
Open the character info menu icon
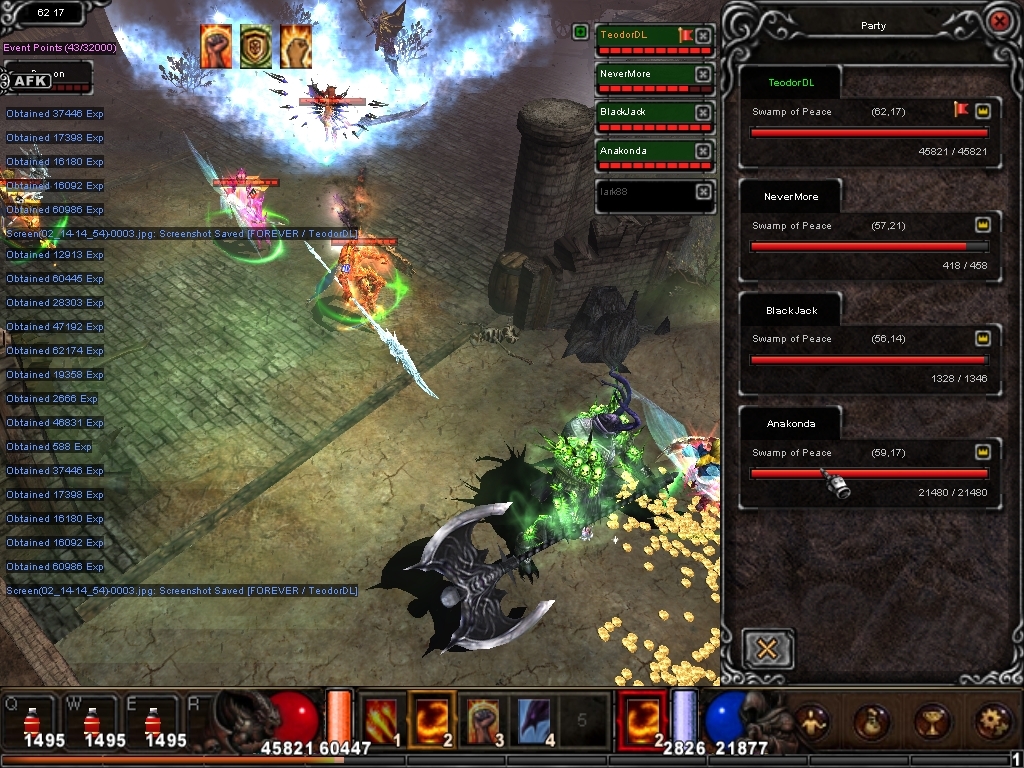click(811, 720)
